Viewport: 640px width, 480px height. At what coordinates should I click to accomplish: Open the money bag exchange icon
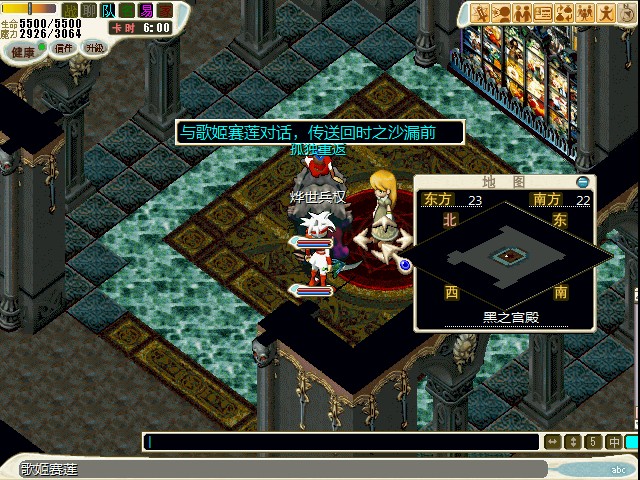[563, 13]
